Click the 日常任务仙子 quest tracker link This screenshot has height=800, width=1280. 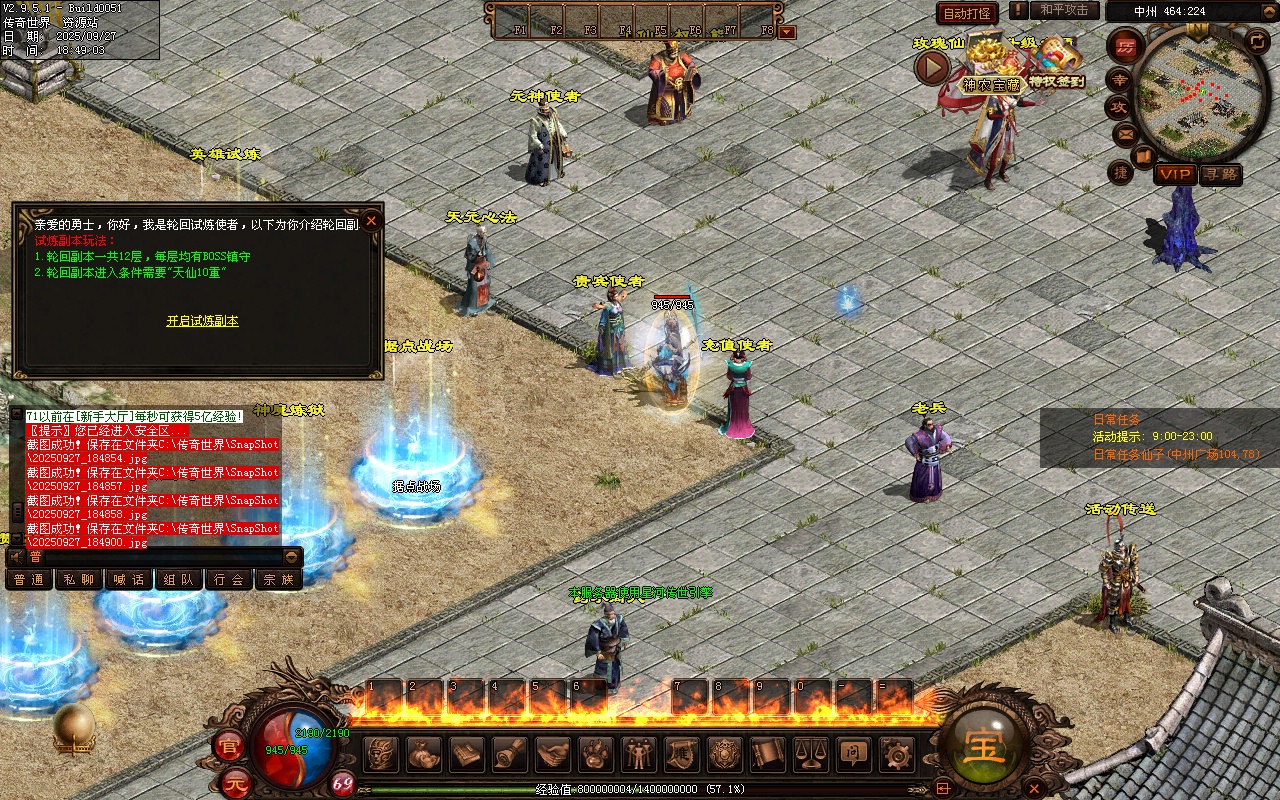[1176, 454]
